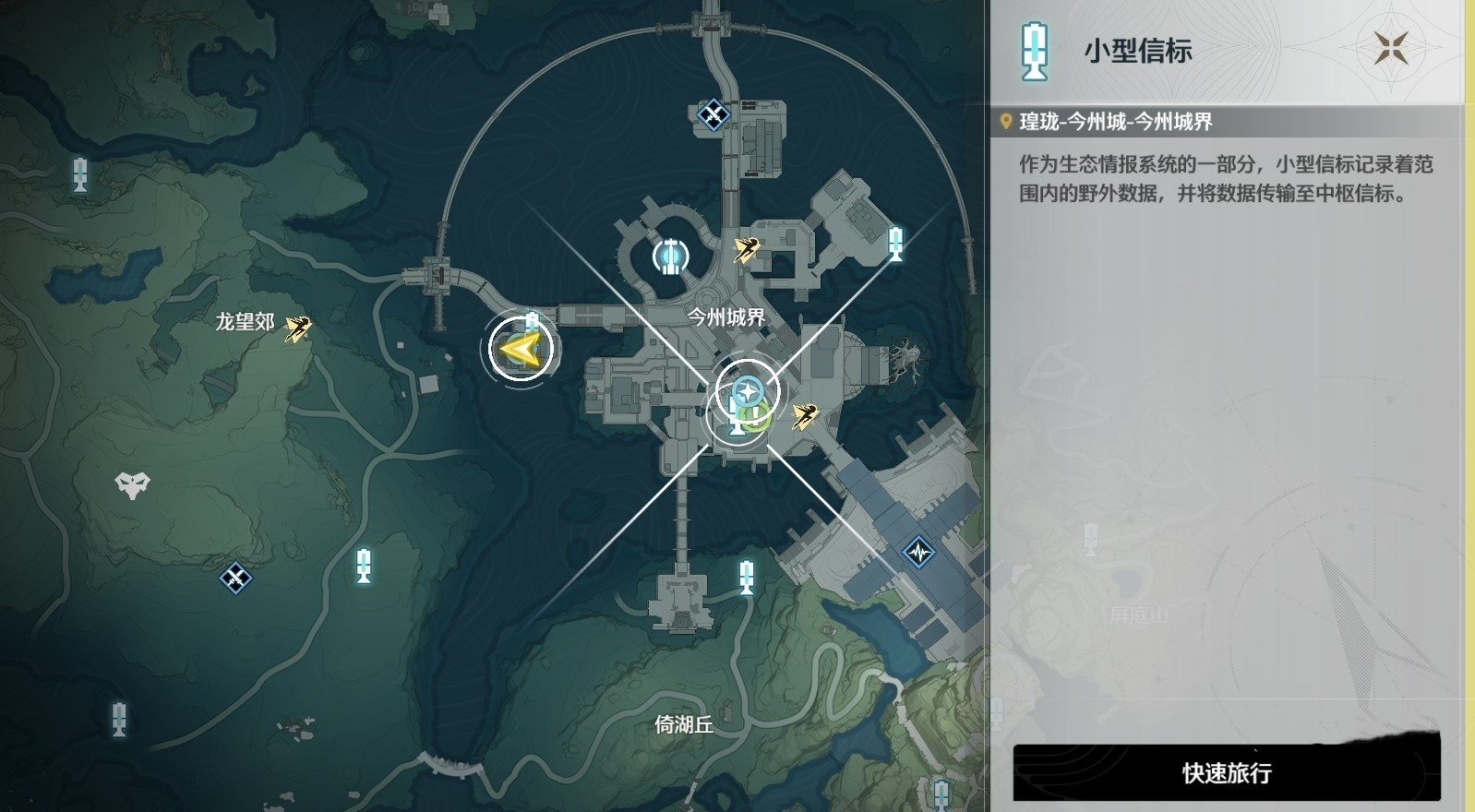Click the crossed-swords marker in the lower-left area
1475x812 pixels.
[234, 579]
